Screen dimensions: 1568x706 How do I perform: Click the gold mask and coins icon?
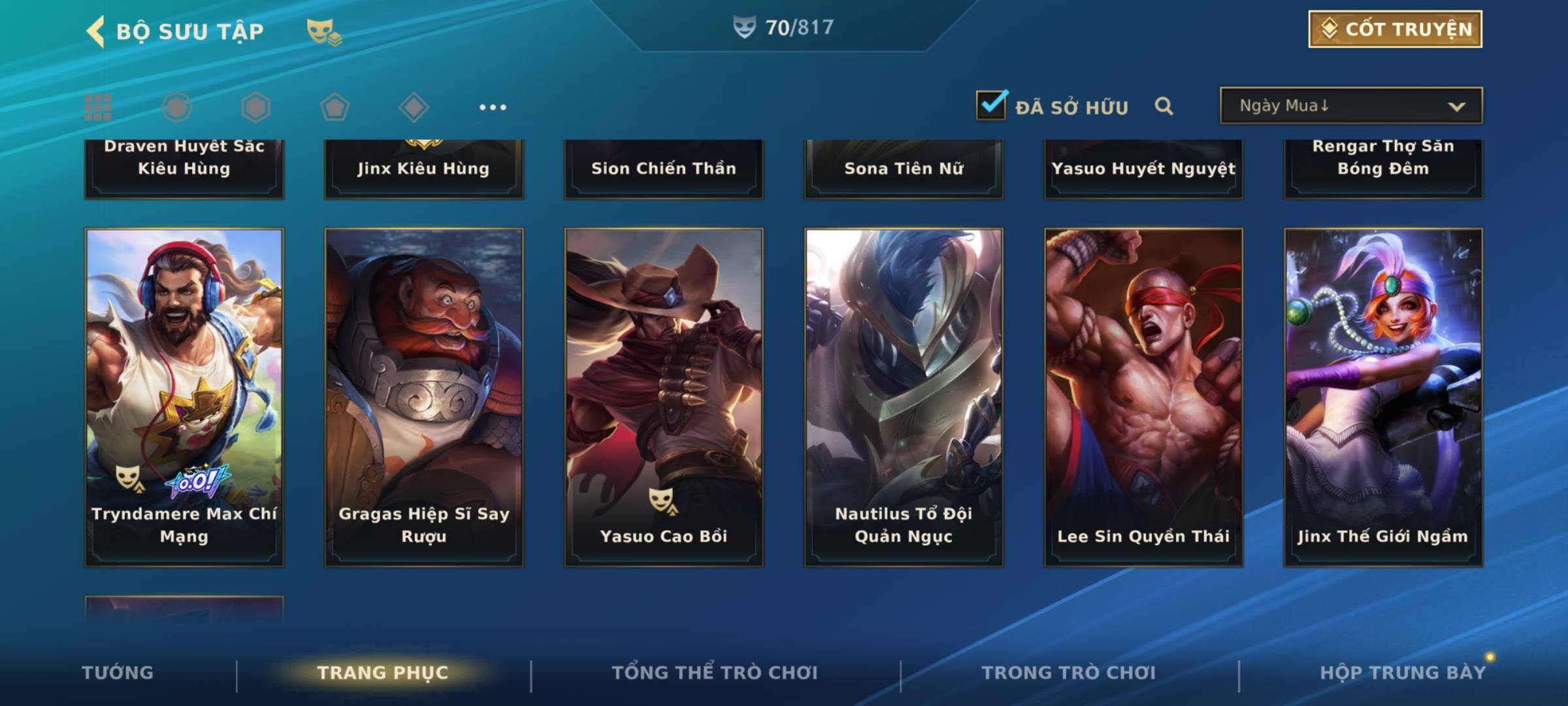(324, 31)
